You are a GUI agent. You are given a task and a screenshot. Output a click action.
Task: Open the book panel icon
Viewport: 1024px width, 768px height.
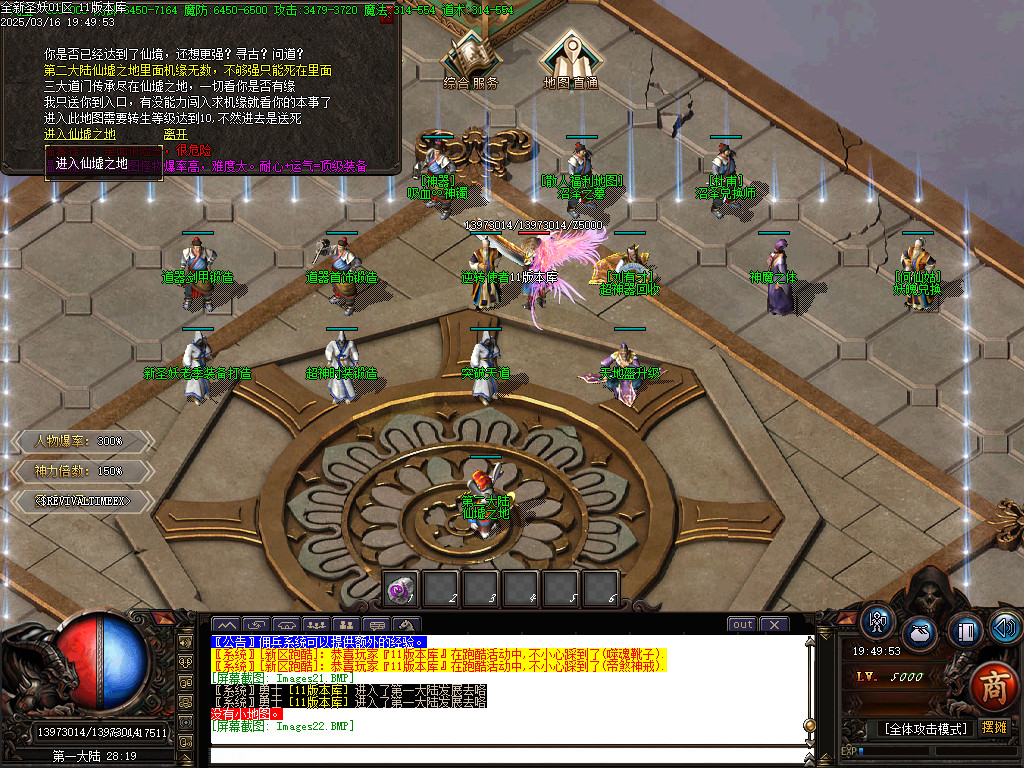tap(965, 631)
